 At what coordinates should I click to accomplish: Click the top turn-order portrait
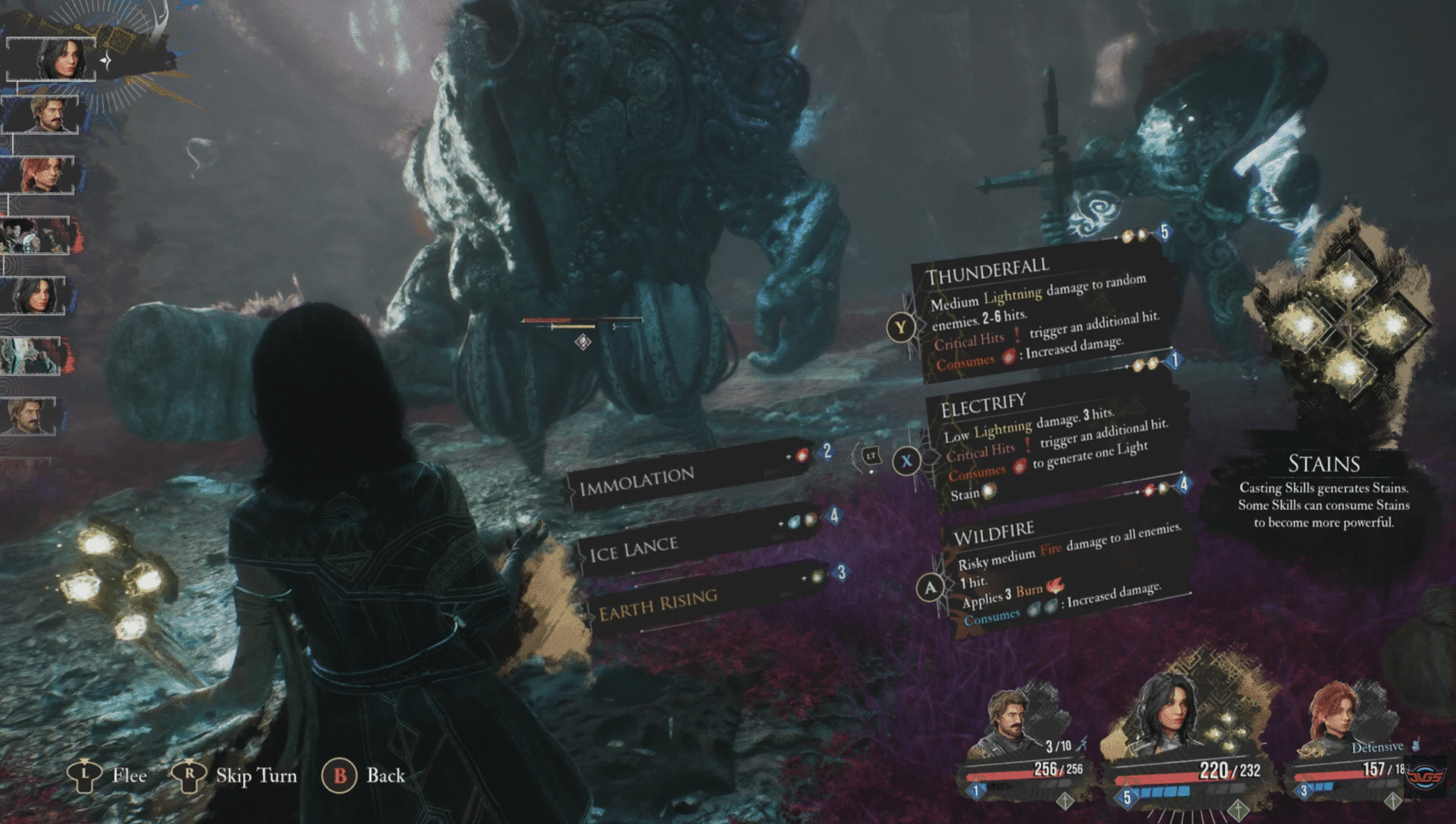coord(55,58)
